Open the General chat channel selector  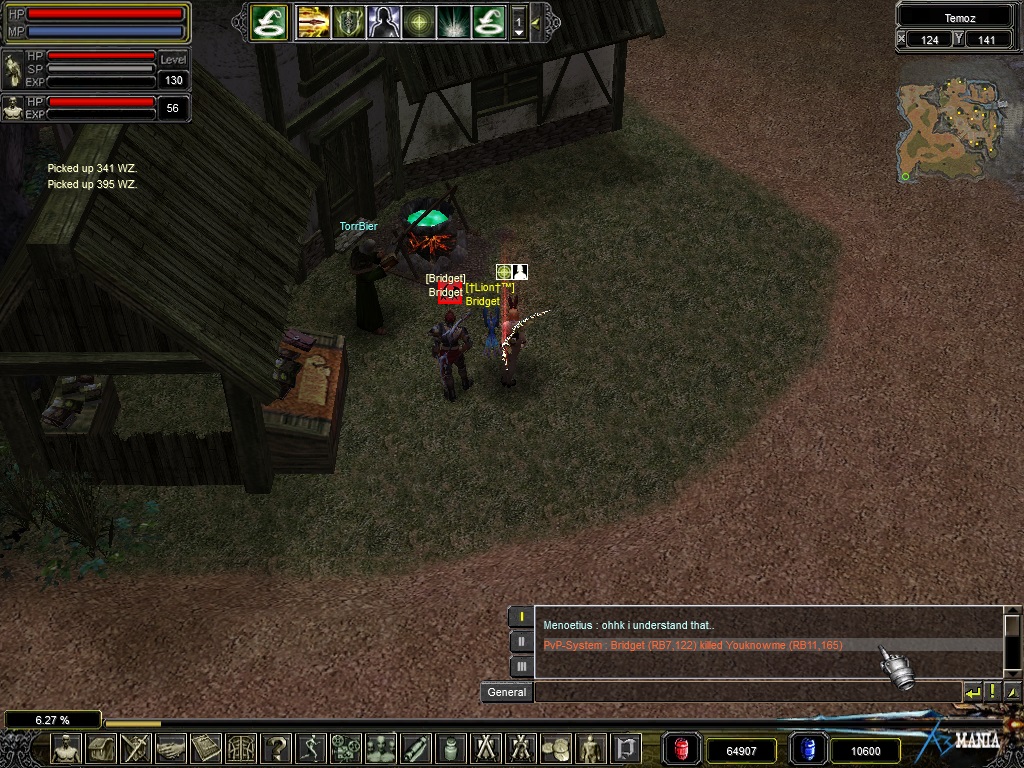507,692
